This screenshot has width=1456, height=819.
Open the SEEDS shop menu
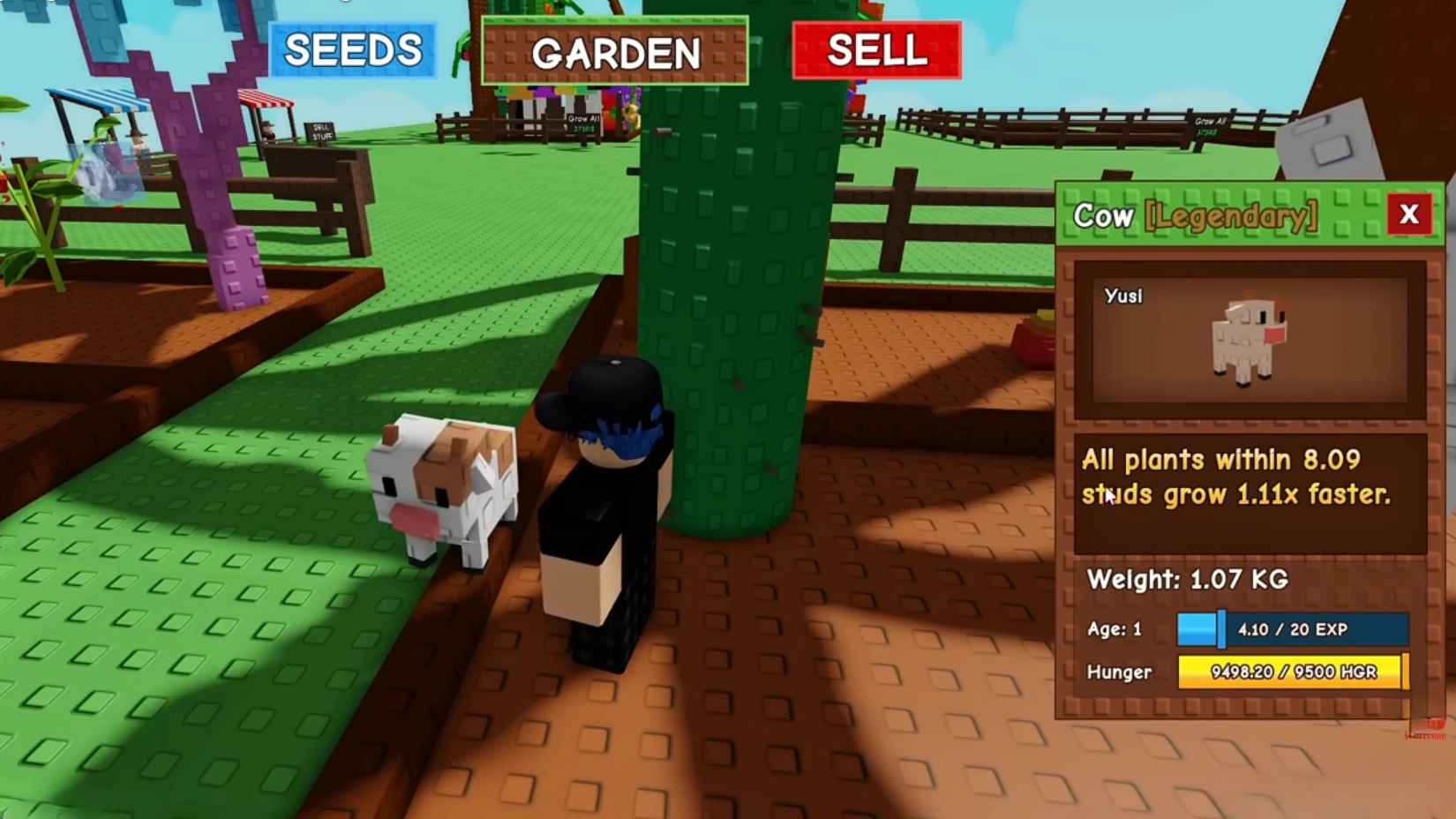tap(352, 49)
